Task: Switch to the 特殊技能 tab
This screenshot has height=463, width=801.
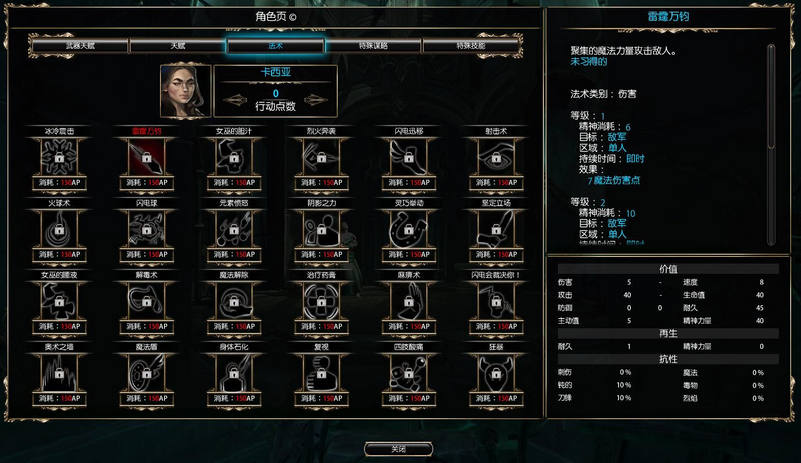Action: 470,46
